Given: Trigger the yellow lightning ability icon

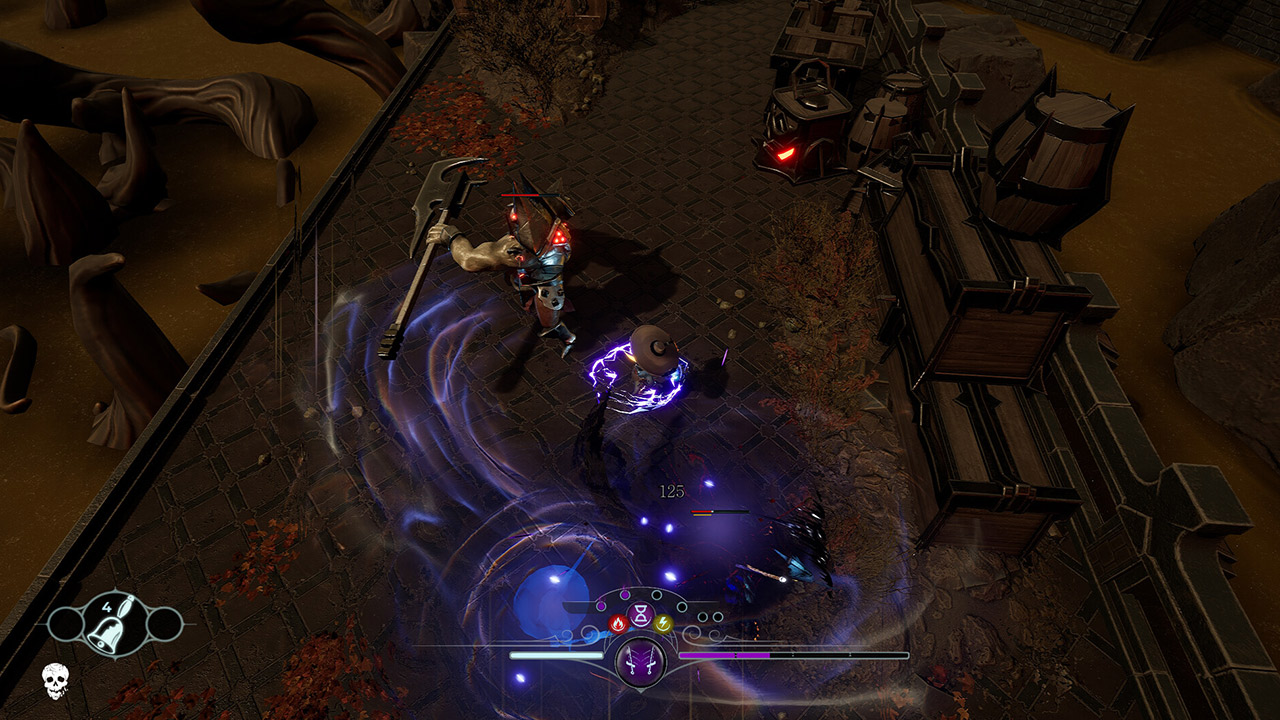Looking at the screenshot, I should [663, 623].
